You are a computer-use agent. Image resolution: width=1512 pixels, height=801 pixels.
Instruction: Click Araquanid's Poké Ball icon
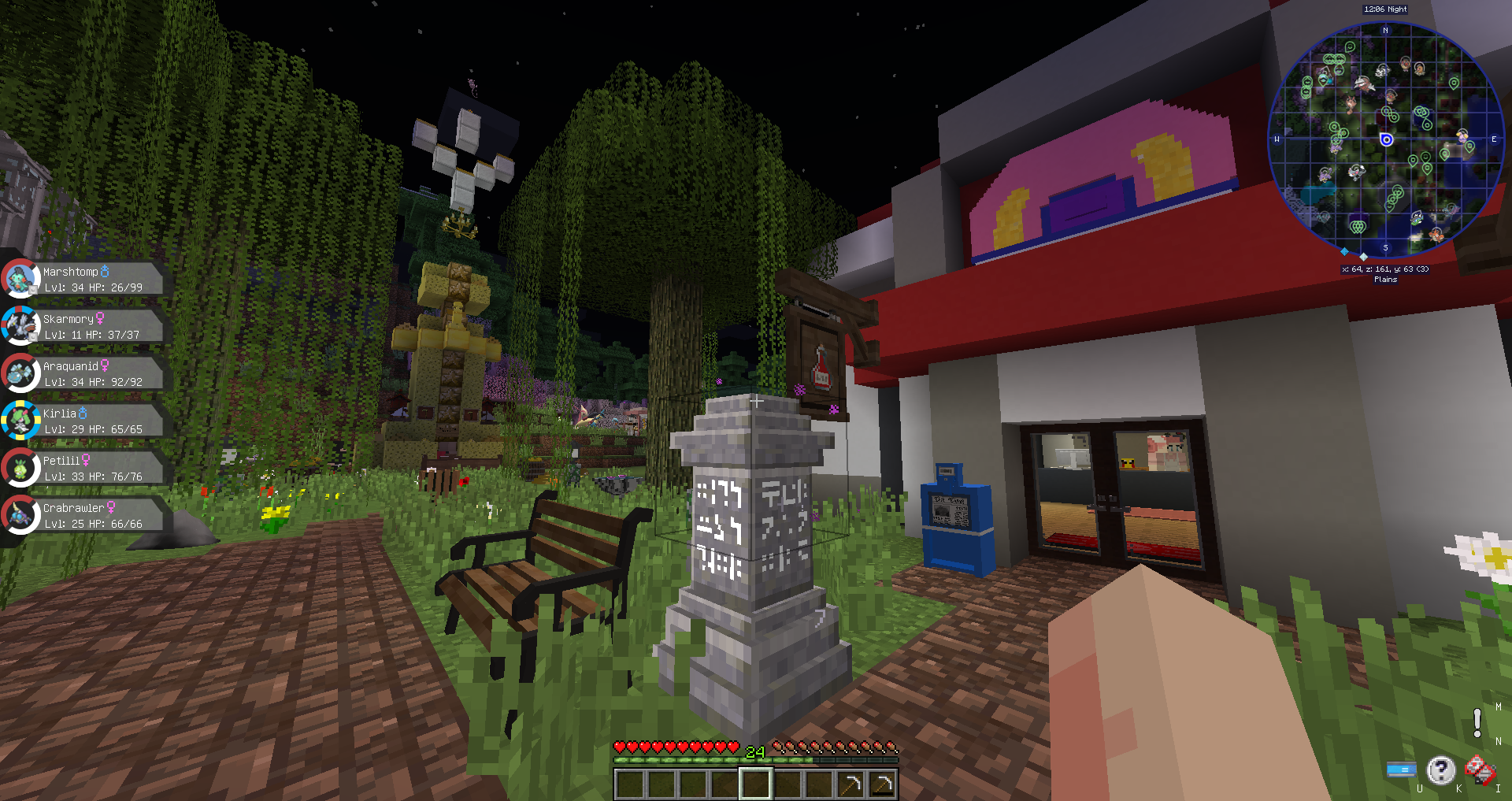click(21, 373)
